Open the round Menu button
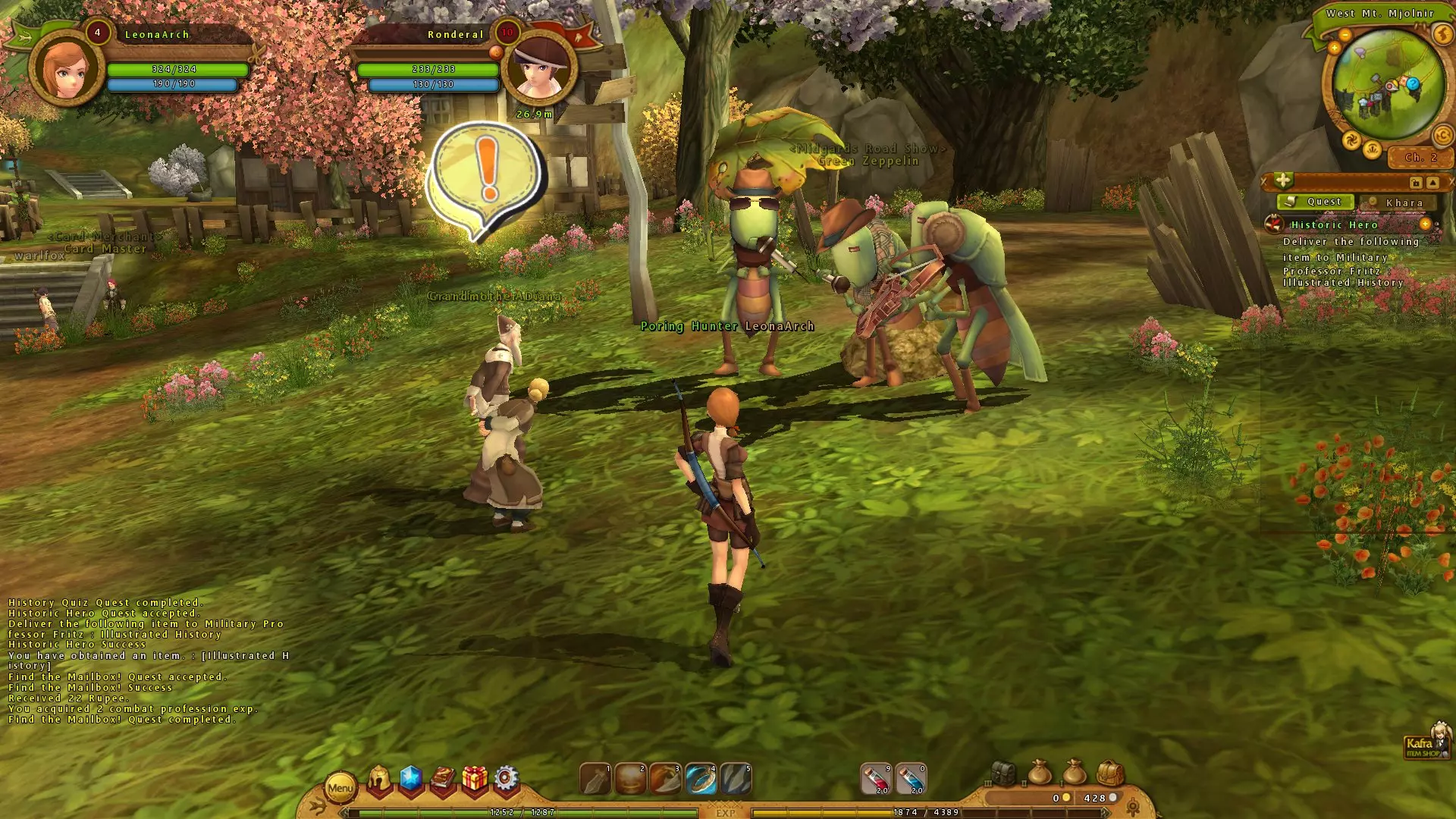The image size is (1456, 819). [x=340, y=788]
